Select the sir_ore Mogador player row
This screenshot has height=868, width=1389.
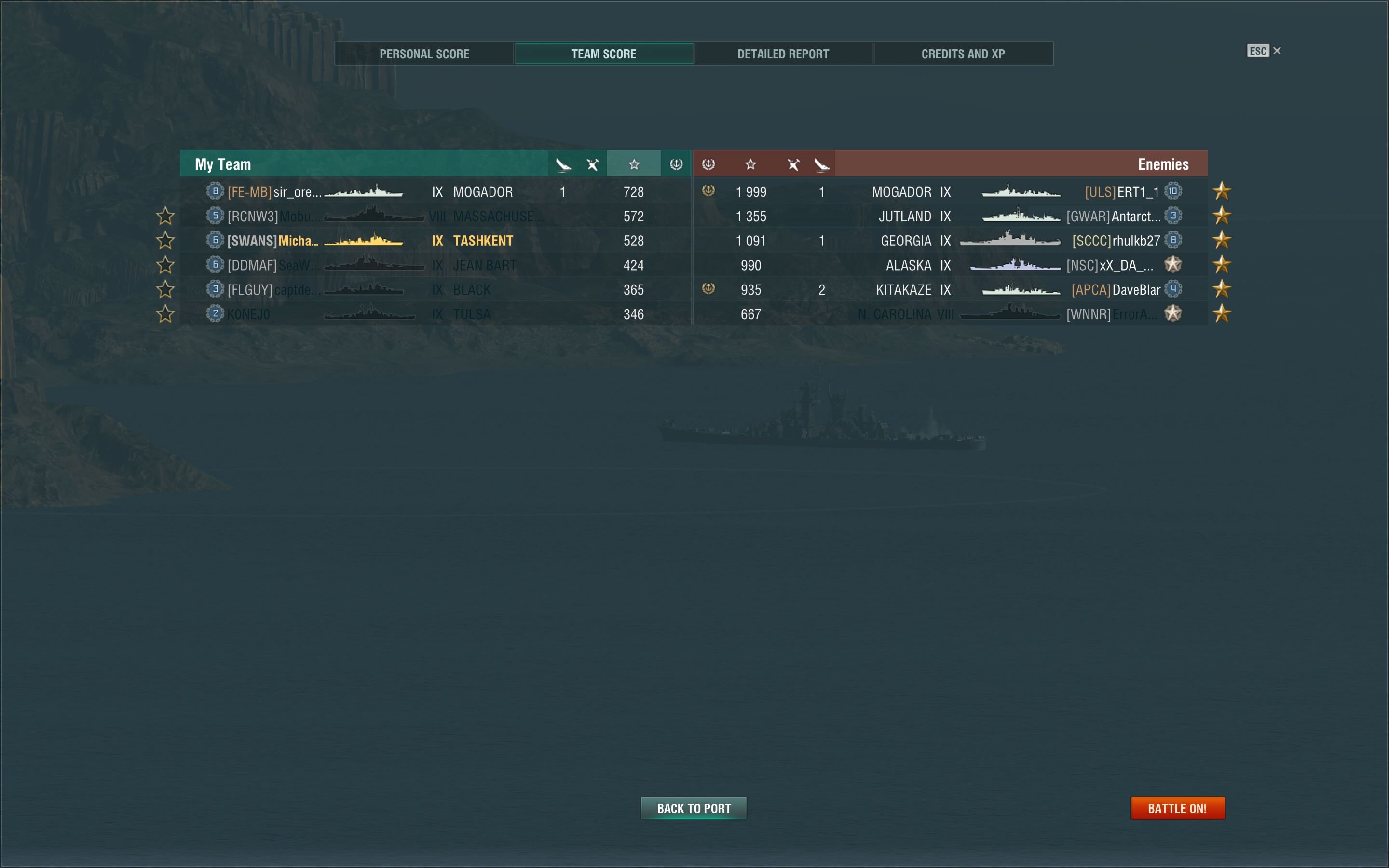[435, 192]
